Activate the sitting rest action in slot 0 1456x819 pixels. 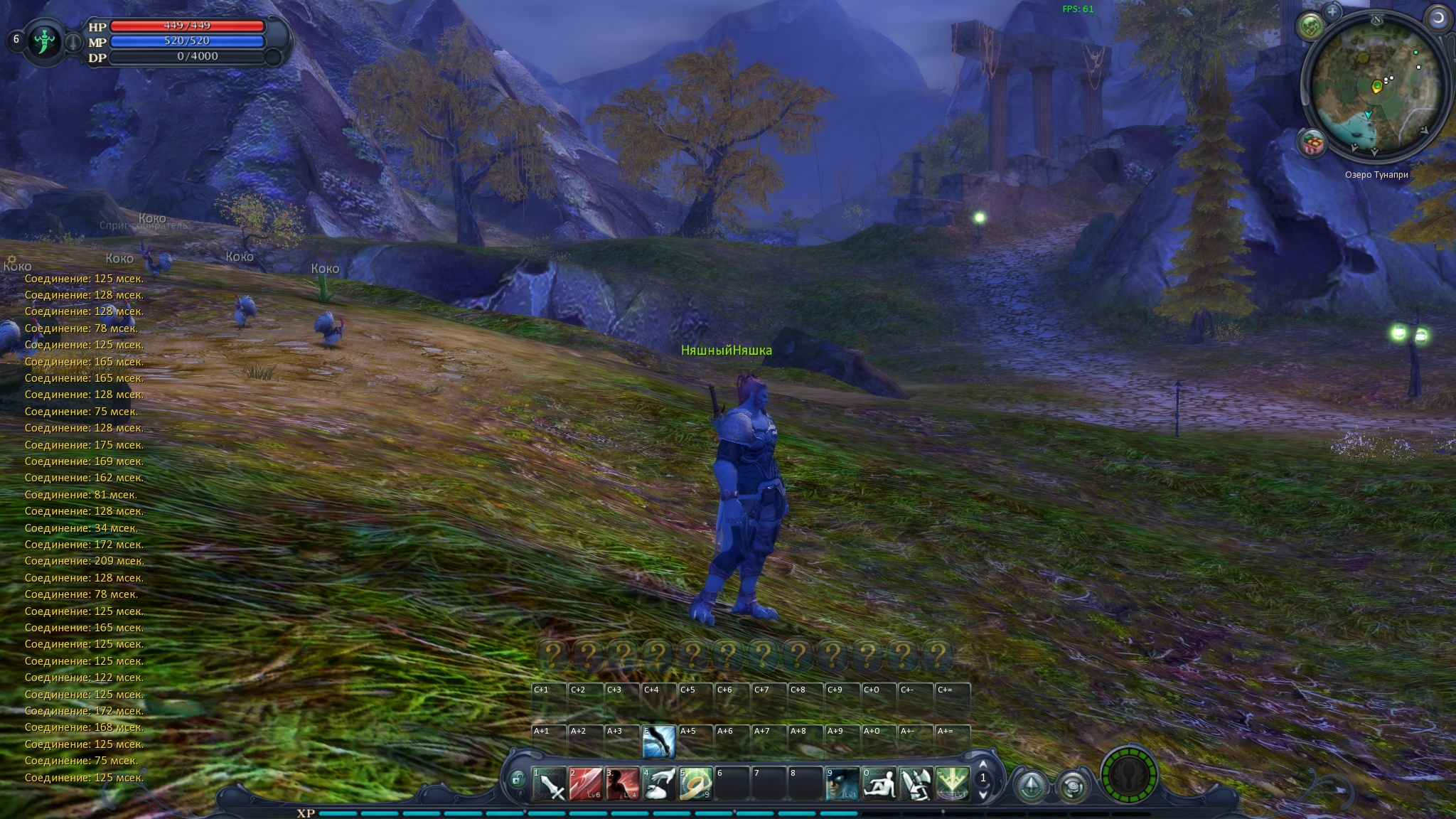click(879, 783)
